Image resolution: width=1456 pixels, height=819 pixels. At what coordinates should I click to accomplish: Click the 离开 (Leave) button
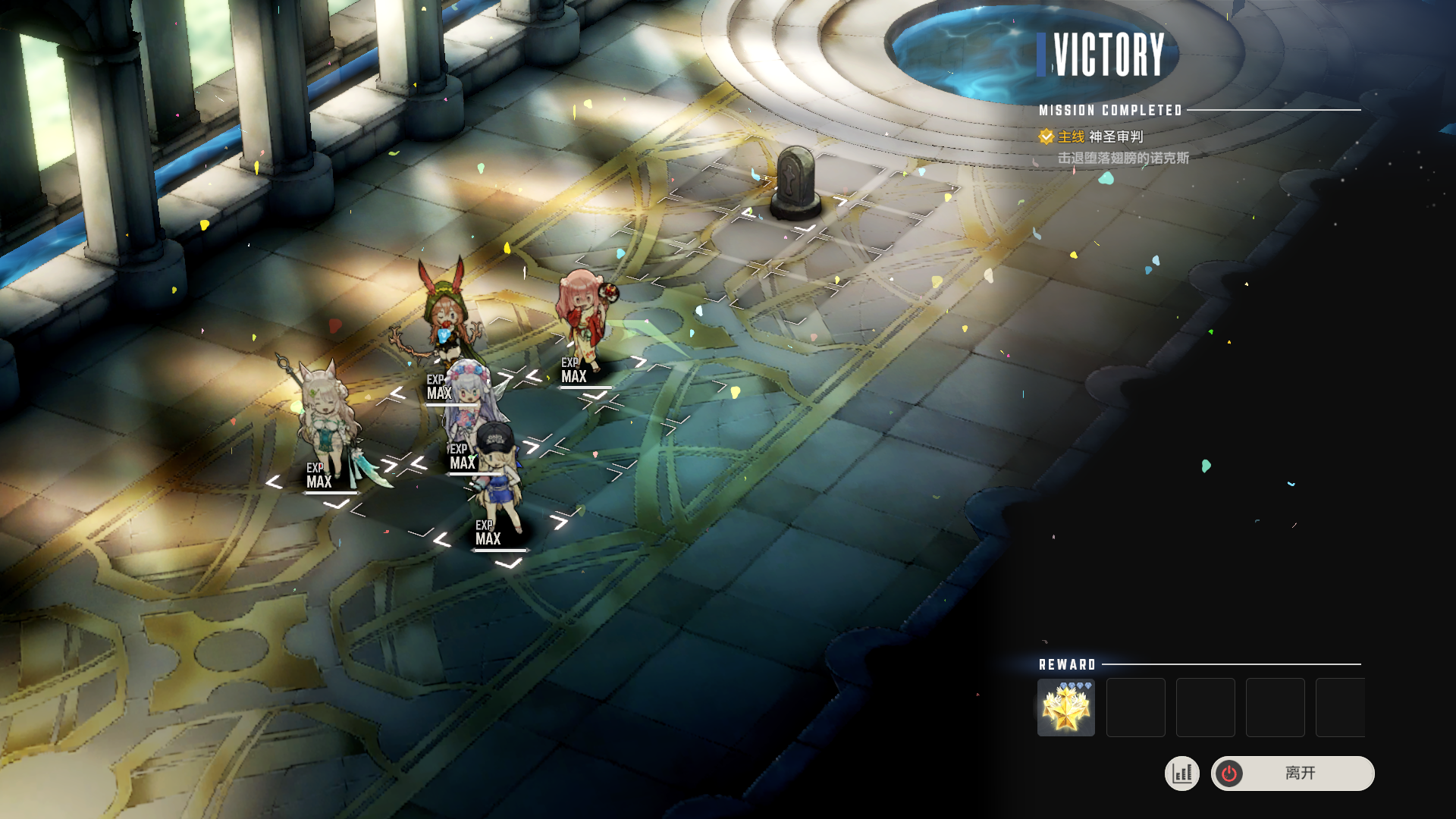click(x=1293, y=773)
